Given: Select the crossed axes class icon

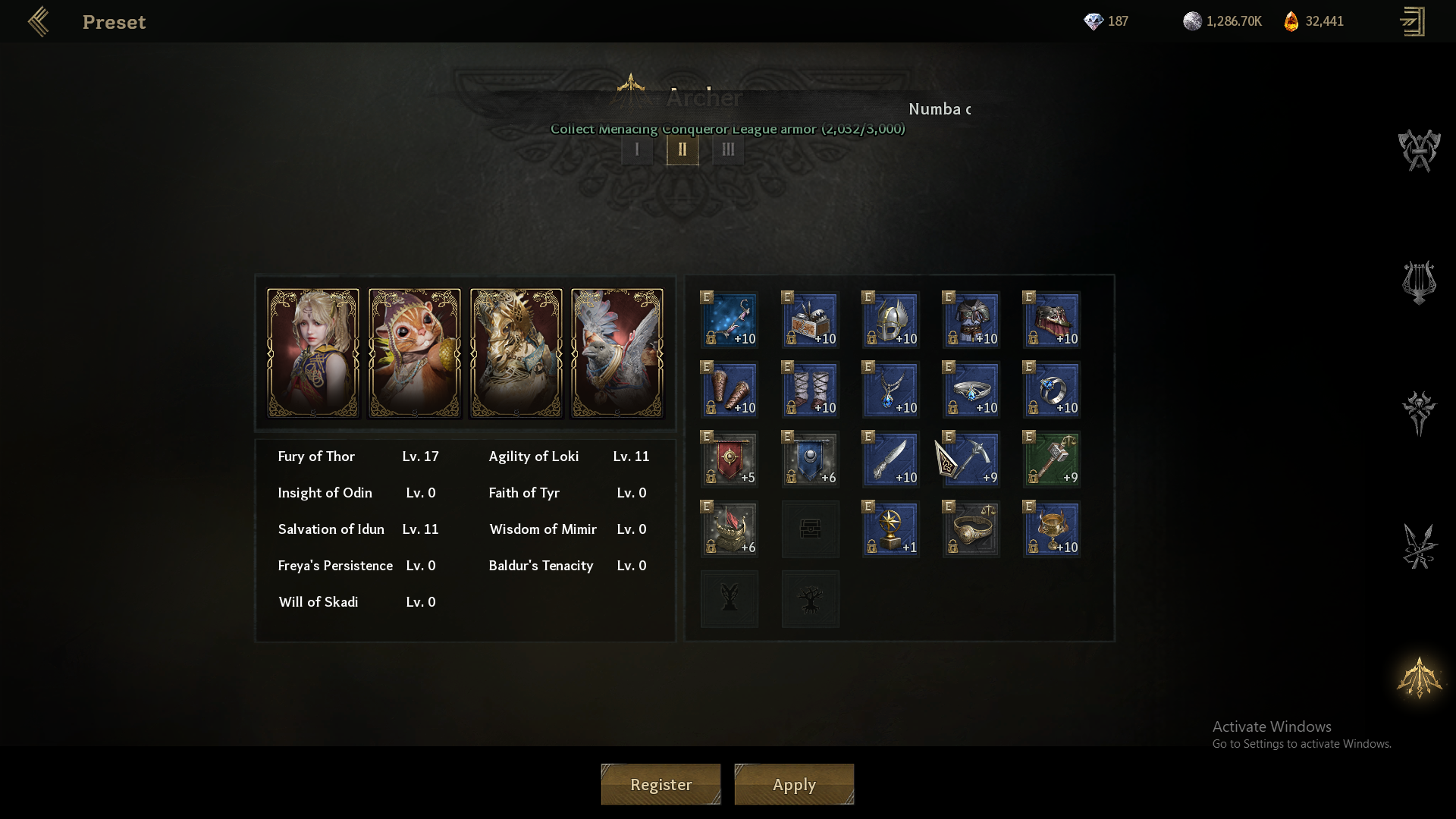Looking at the screenshot, I should 1419,150.
